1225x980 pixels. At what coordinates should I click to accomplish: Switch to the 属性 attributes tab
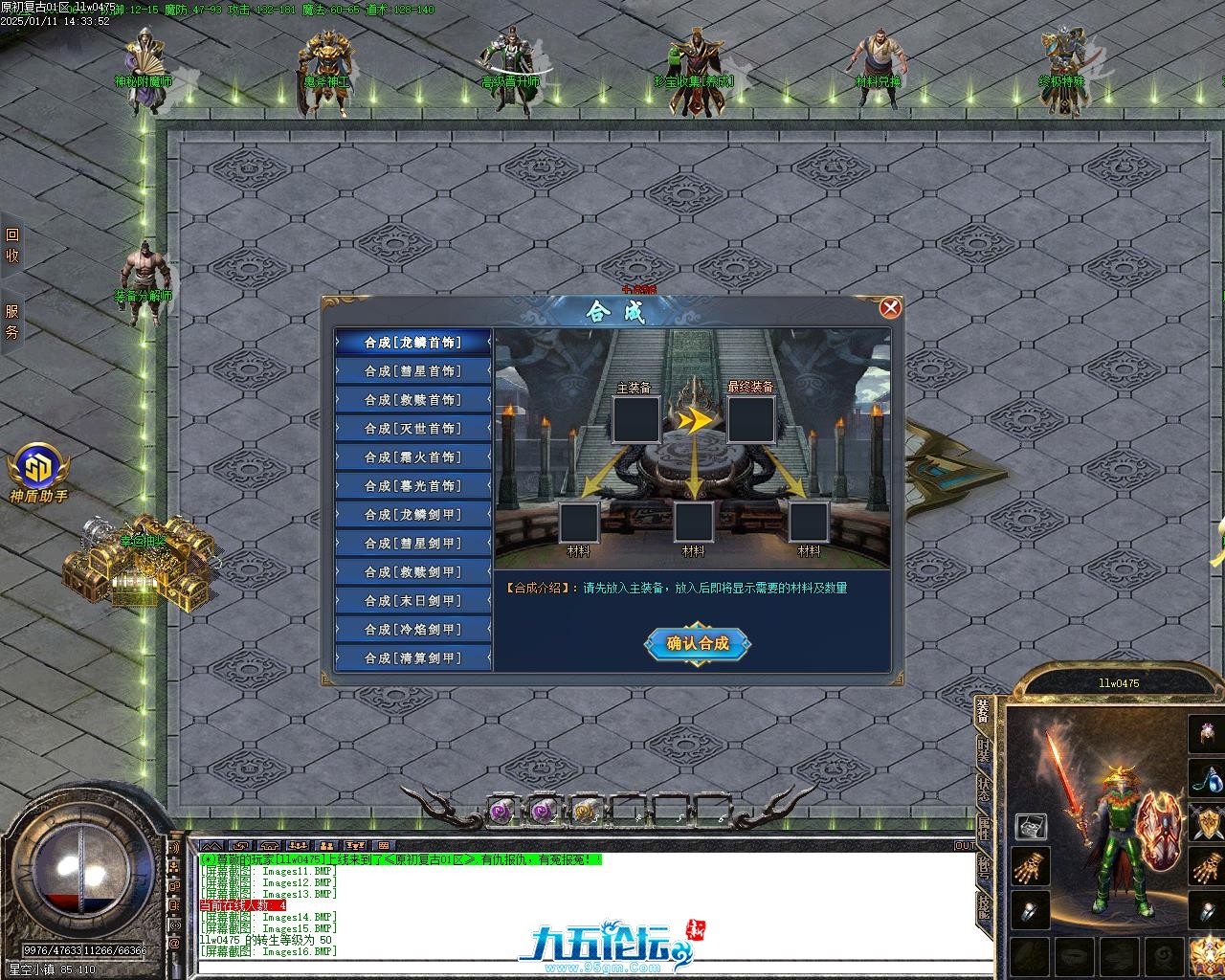984,828
